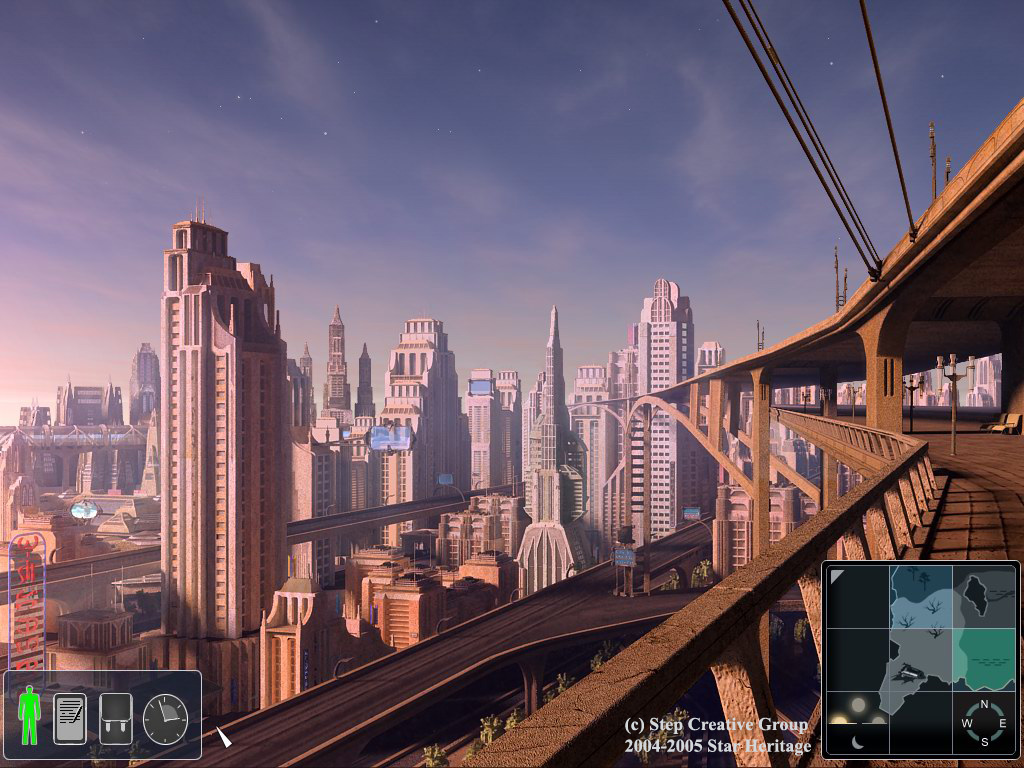Click the compass rose on the minimap
Image resolution: width=1024 pixels, height=768 pixels.
pos(984,723)
